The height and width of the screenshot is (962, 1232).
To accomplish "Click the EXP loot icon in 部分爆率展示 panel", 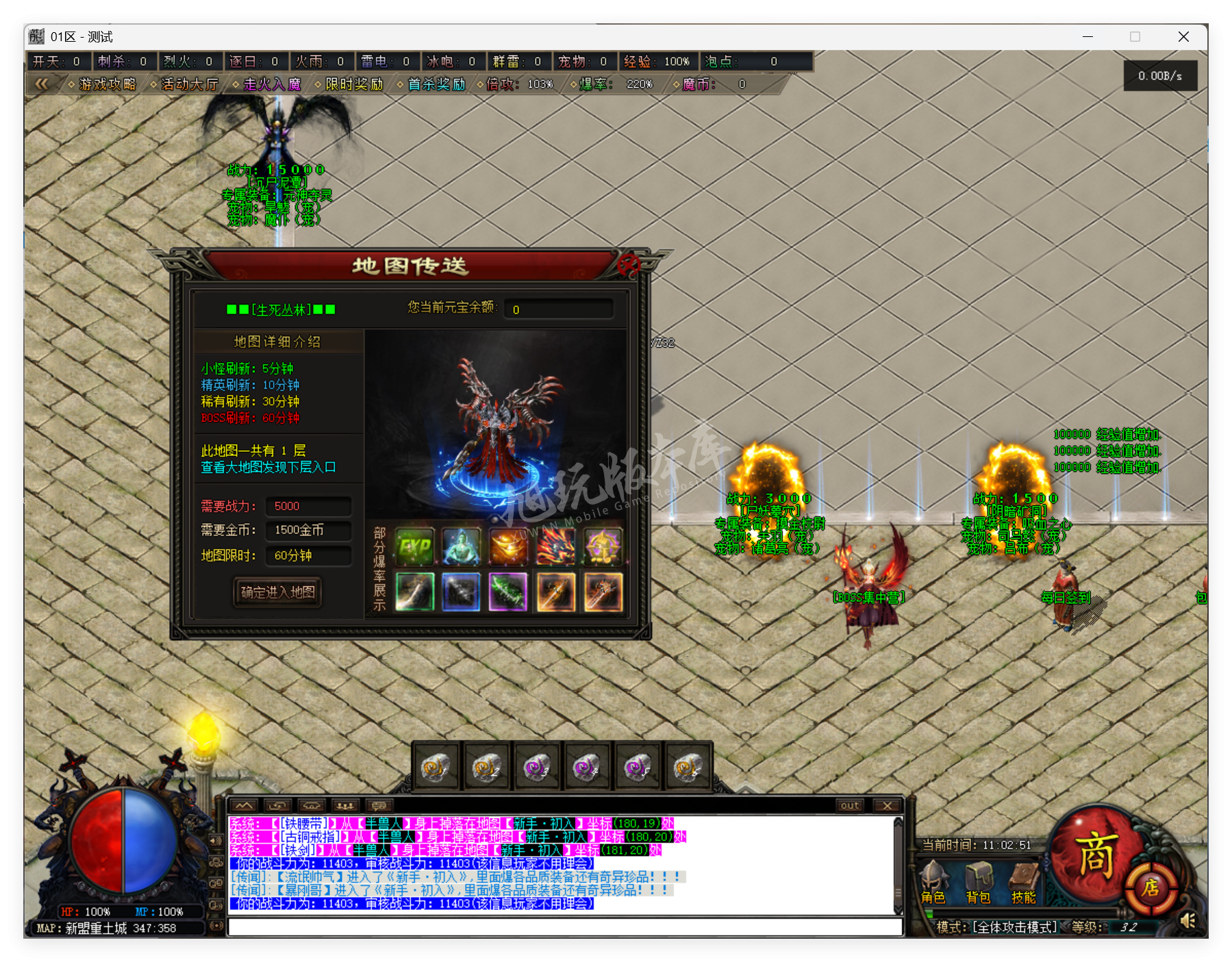I will [414, 546].
